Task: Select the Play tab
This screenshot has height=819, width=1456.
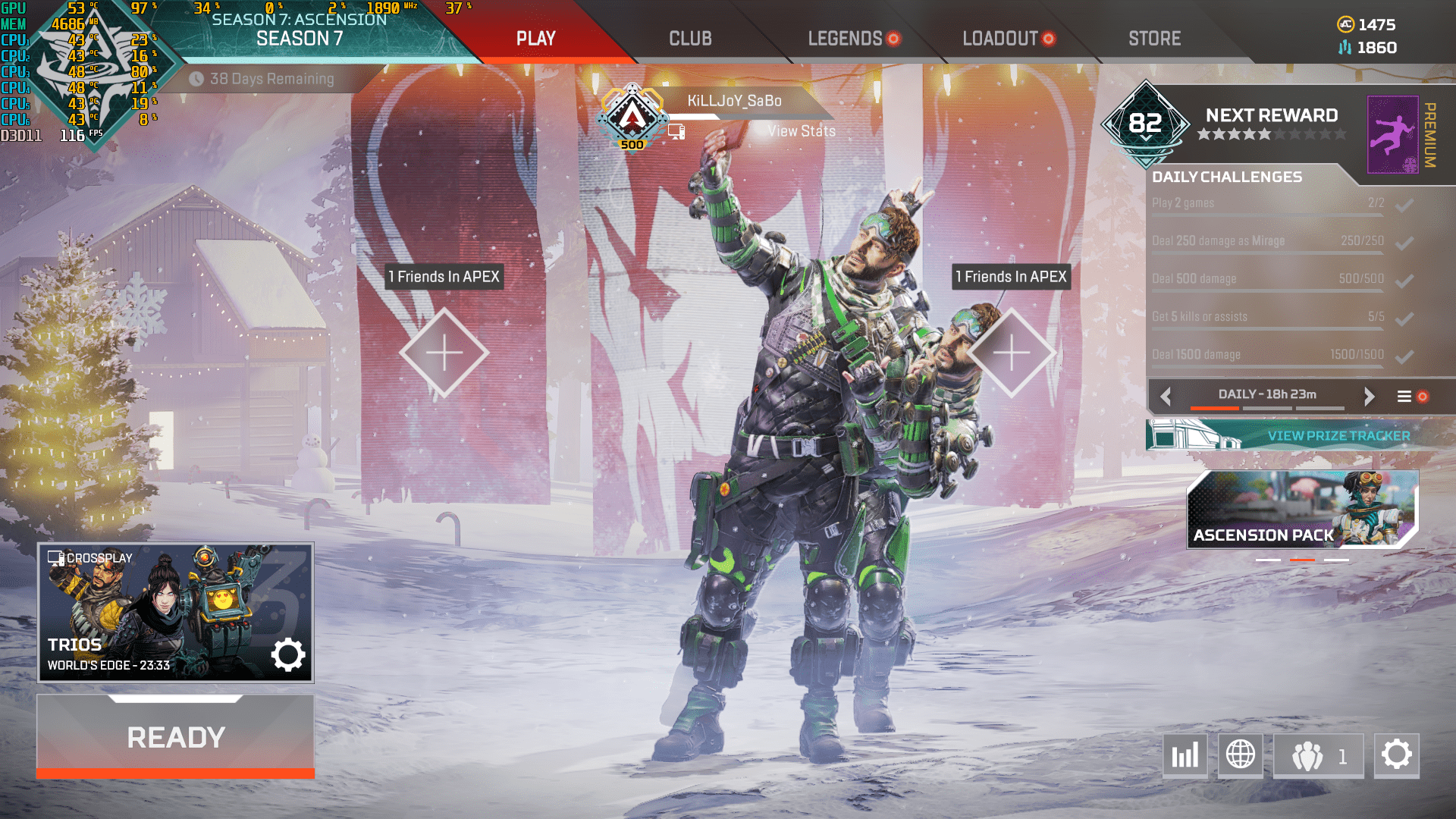Action: click(x=536, y=39)
